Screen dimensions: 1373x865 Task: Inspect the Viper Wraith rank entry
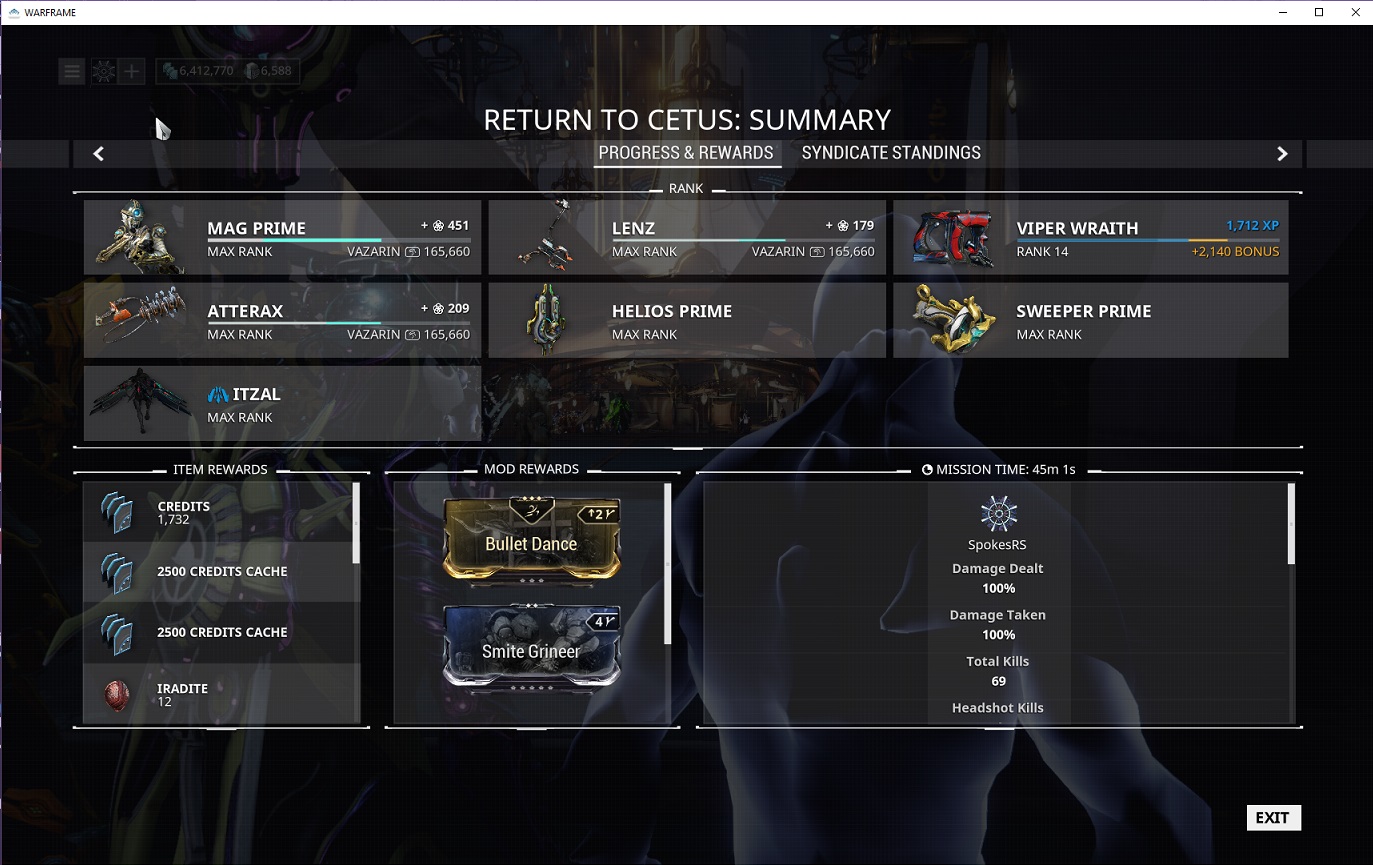1090,237
